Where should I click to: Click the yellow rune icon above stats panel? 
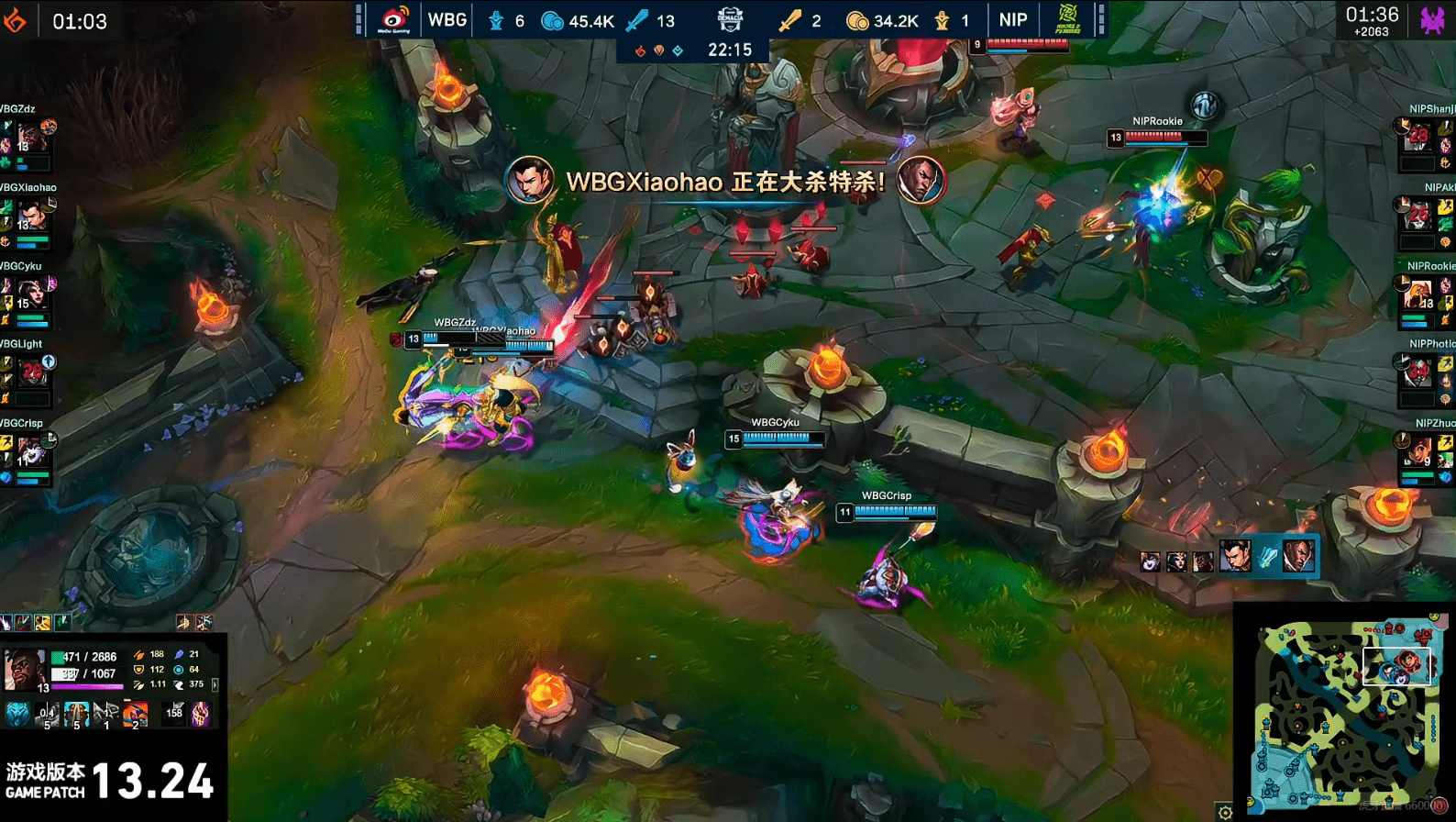pos(42,623)
